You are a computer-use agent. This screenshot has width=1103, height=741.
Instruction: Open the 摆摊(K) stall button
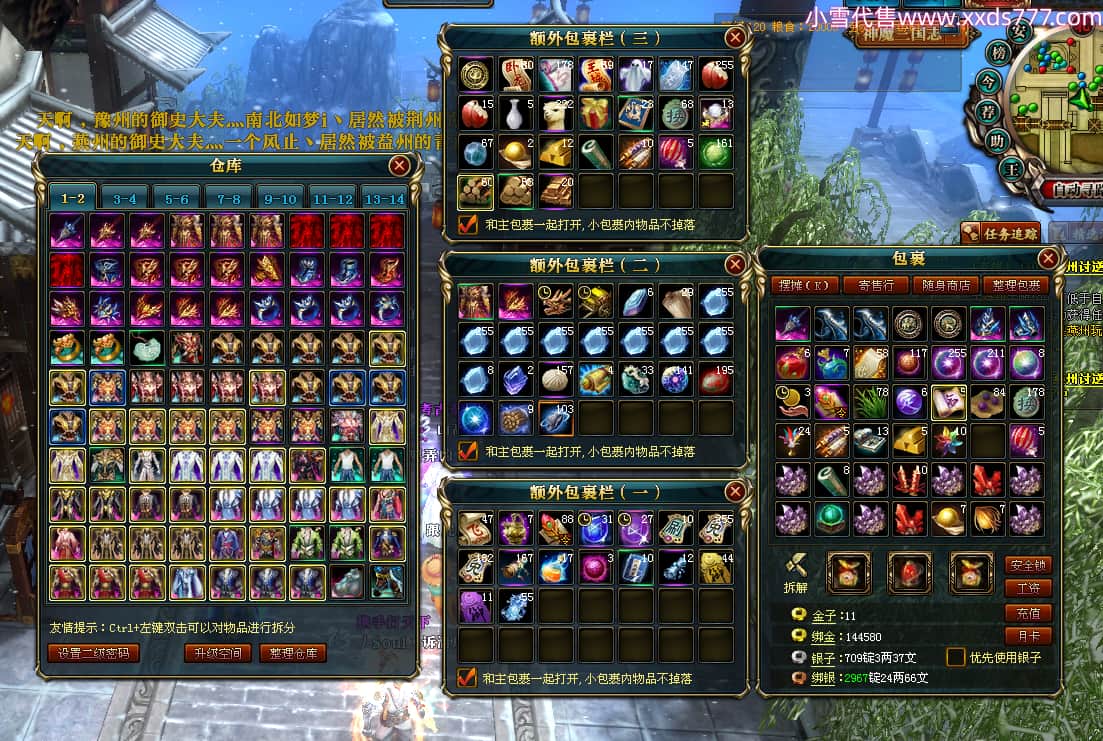click(805, 285)
